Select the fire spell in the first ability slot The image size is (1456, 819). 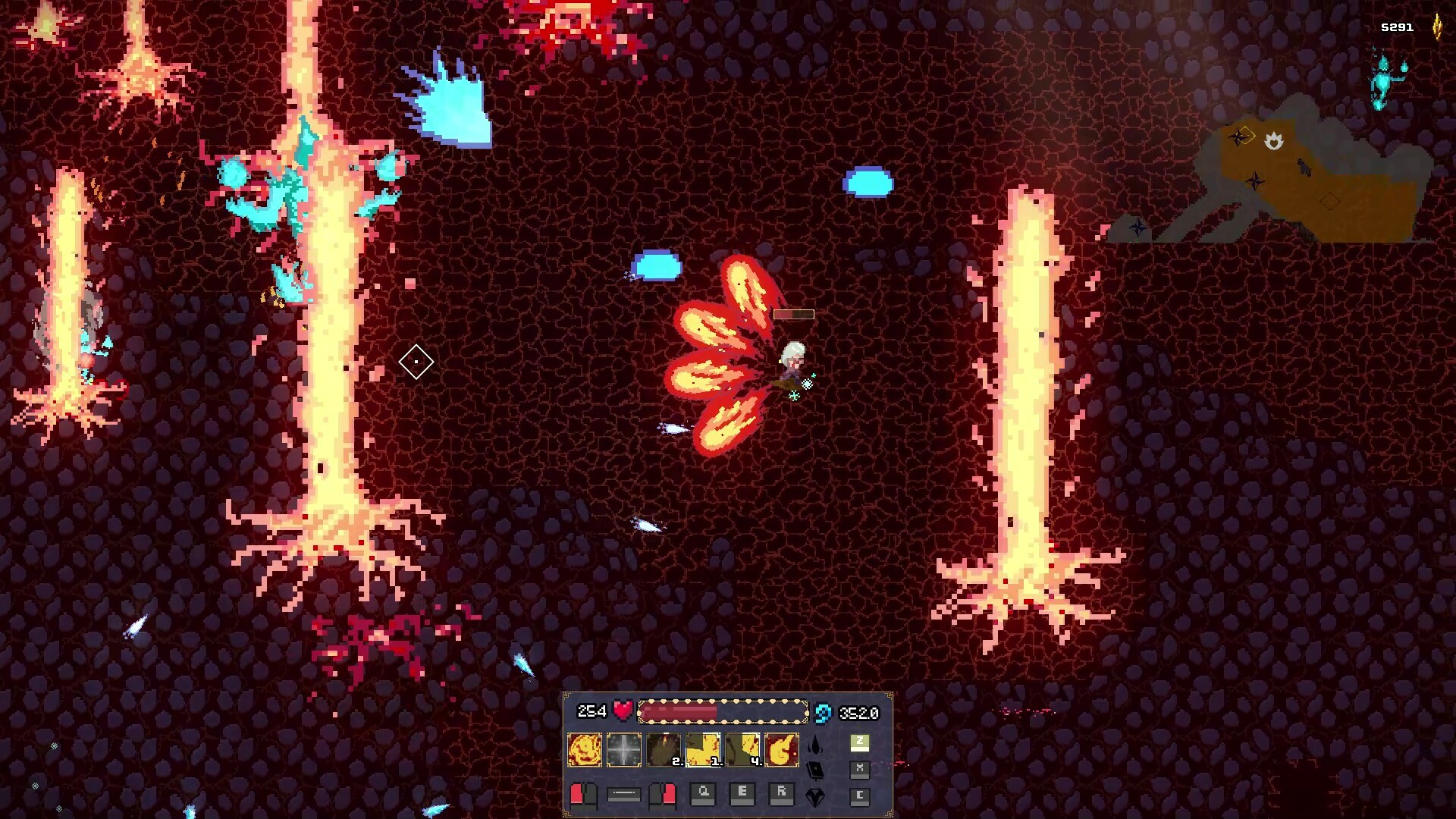tap(584, 748)
